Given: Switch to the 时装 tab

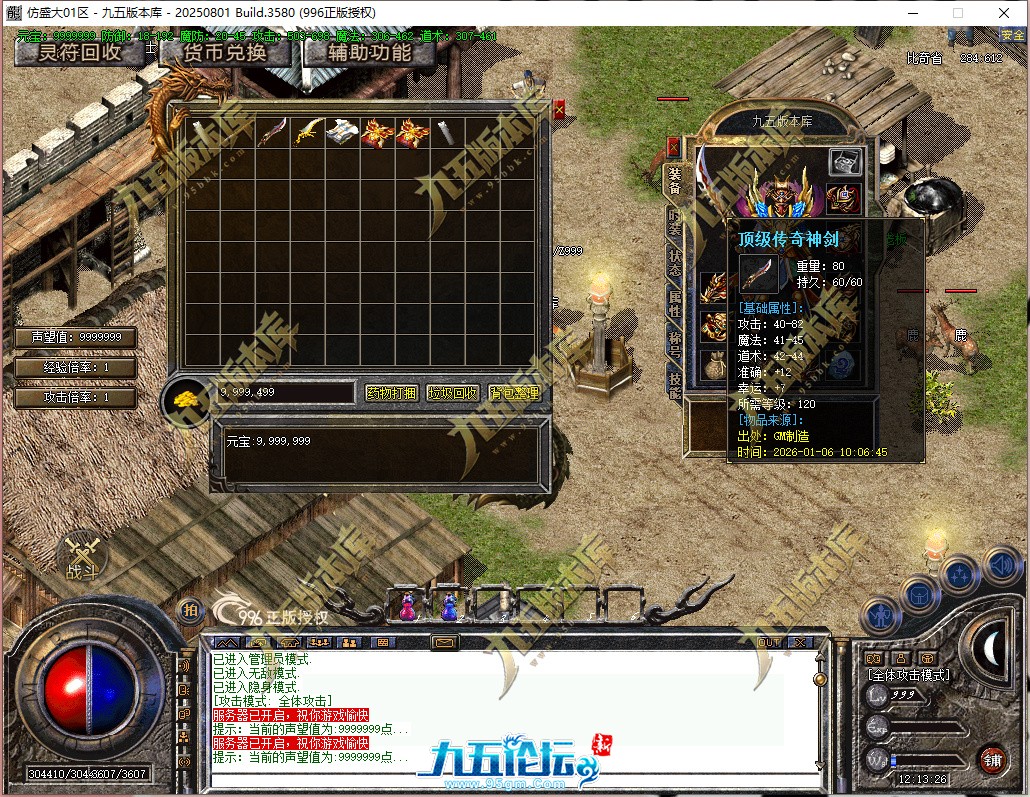Looking at the screenshot, I should pos(675,222).
